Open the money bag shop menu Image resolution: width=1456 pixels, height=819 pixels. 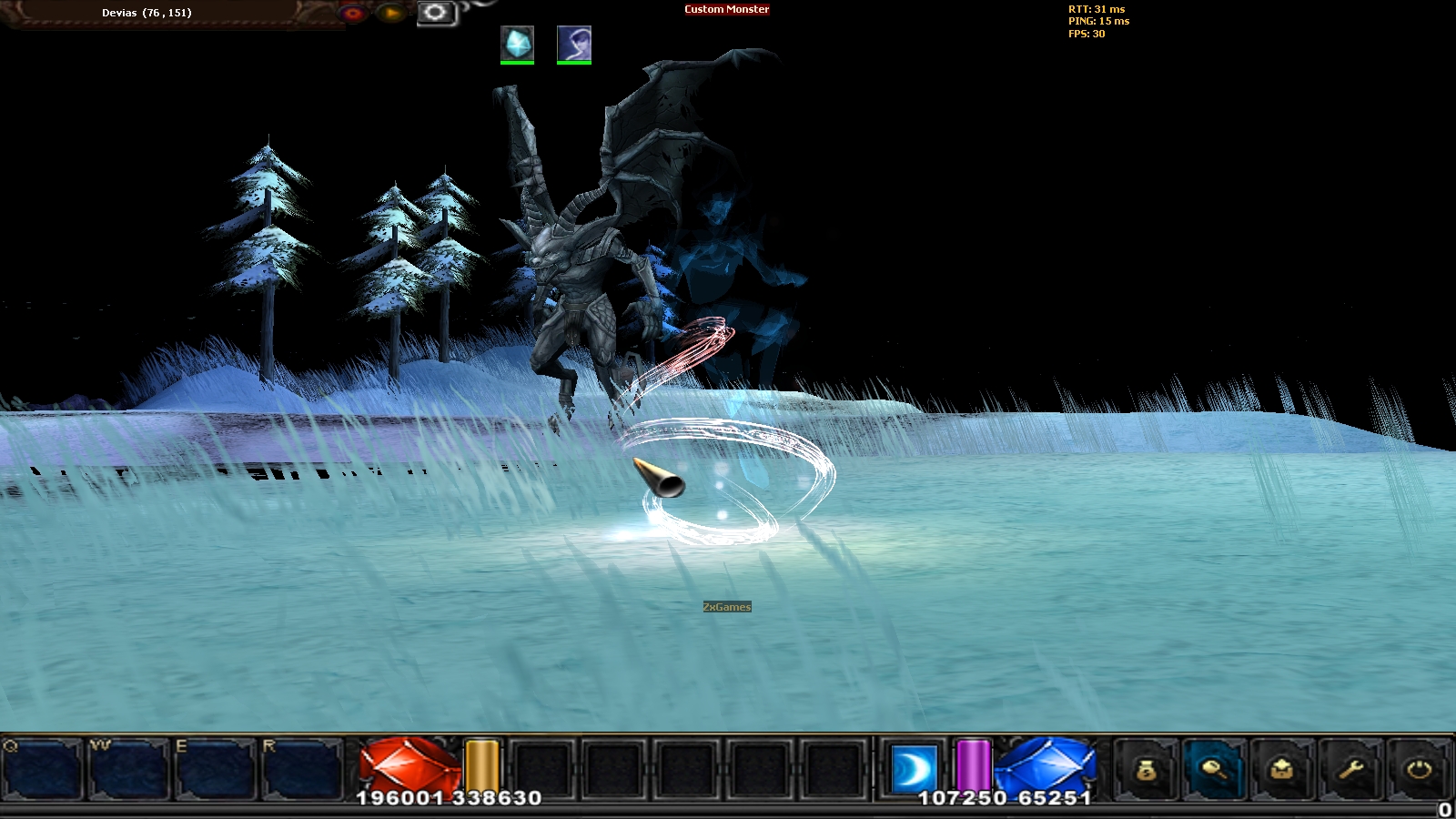tap(1147, 771)
